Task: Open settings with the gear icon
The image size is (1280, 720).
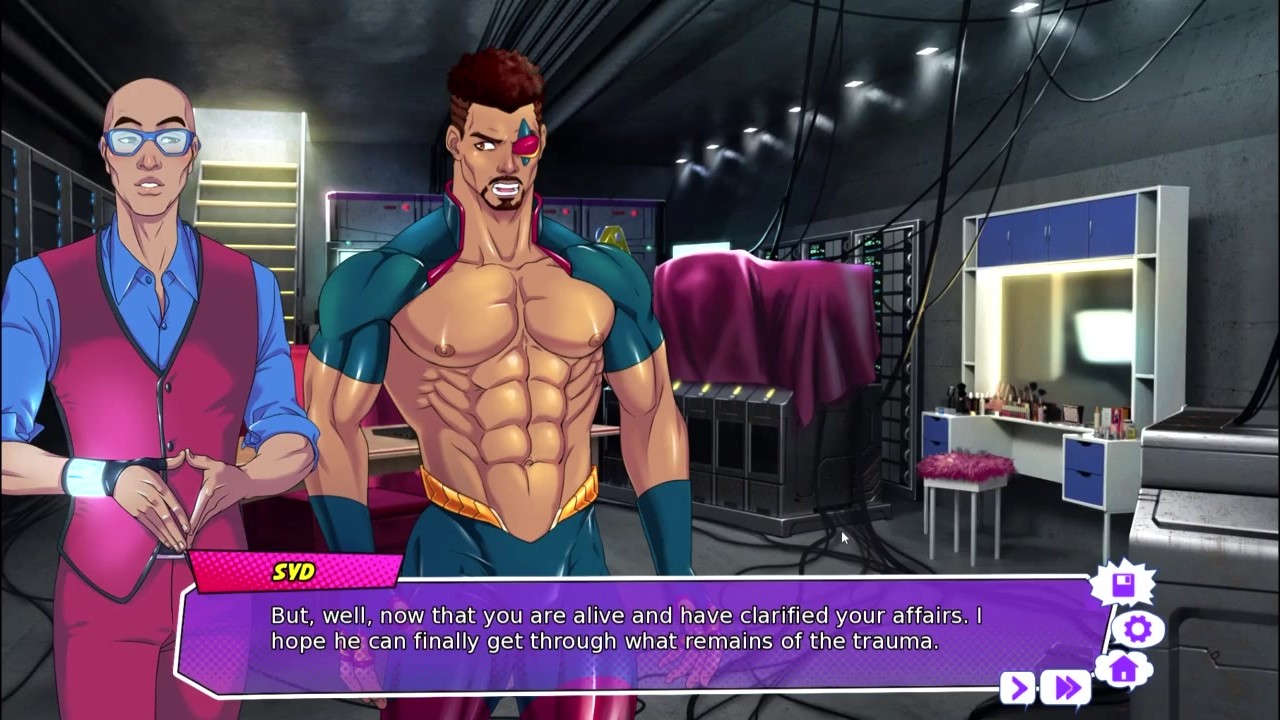Action: click(1137, 629)
